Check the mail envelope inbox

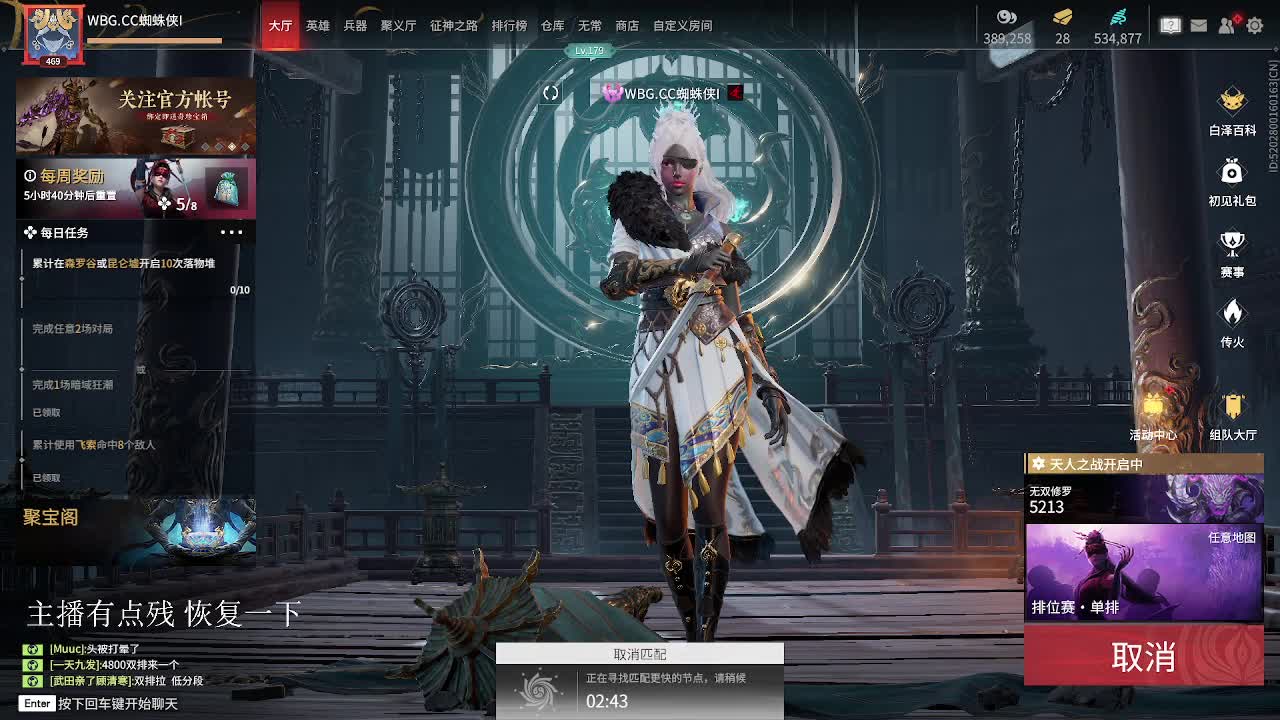tap(1197, 26)
